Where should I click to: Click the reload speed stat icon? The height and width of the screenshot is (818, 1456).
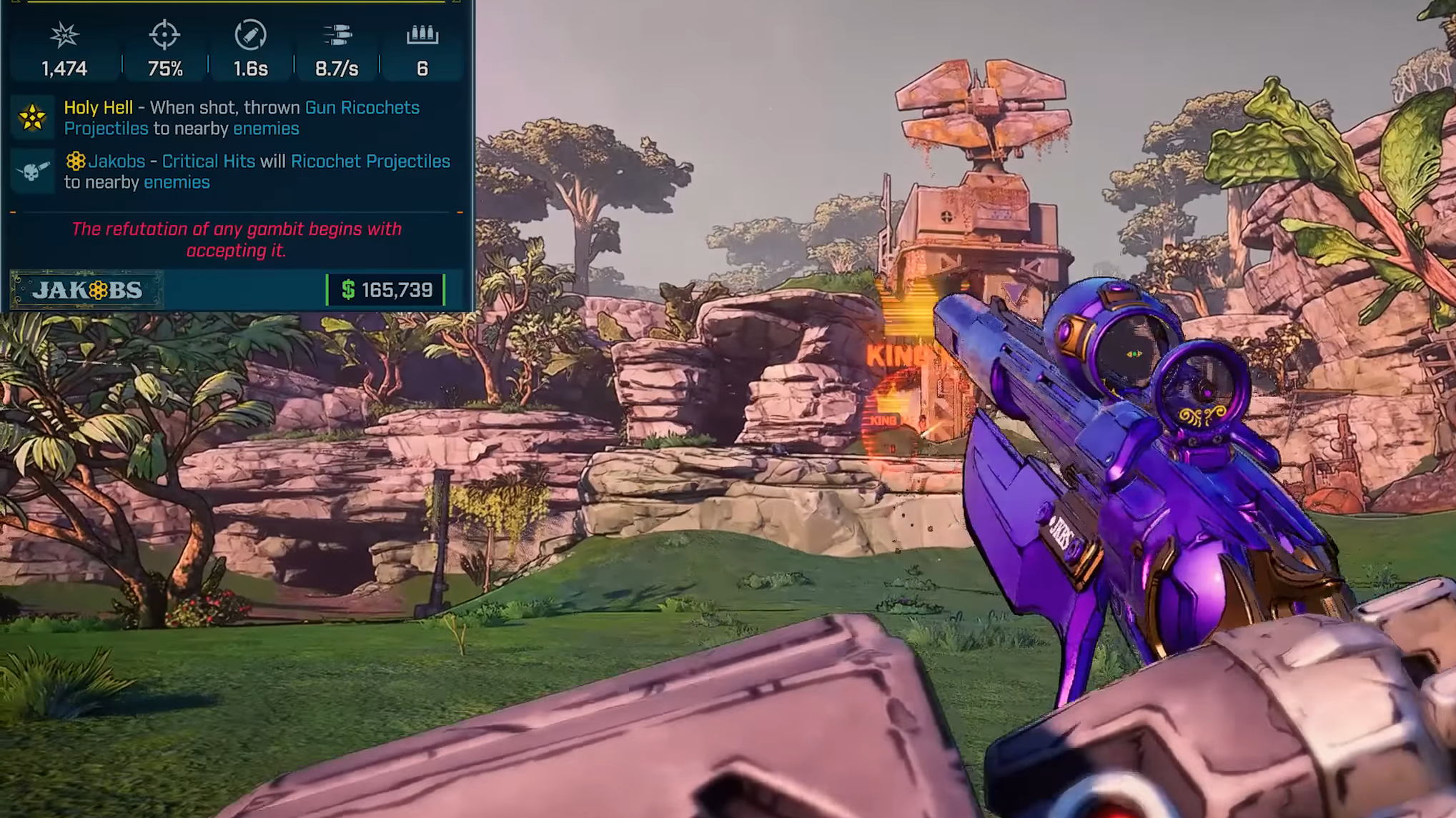(x=250, y=34)
